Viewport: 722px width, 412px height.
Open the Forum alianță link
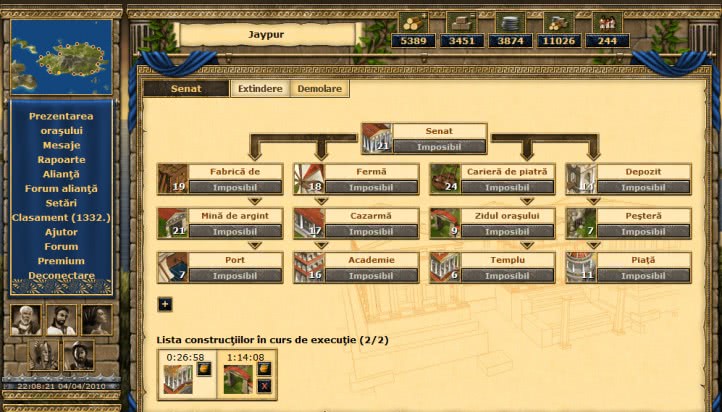click(x=61, y=189)
